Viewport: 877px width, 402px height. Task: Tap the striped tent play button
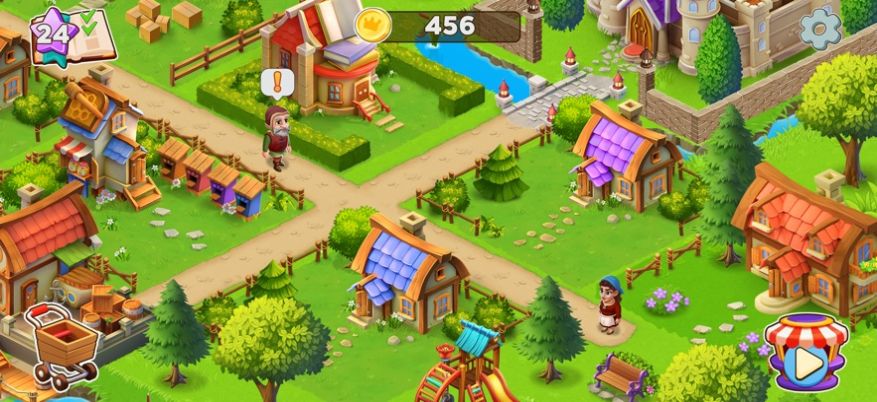801,354
